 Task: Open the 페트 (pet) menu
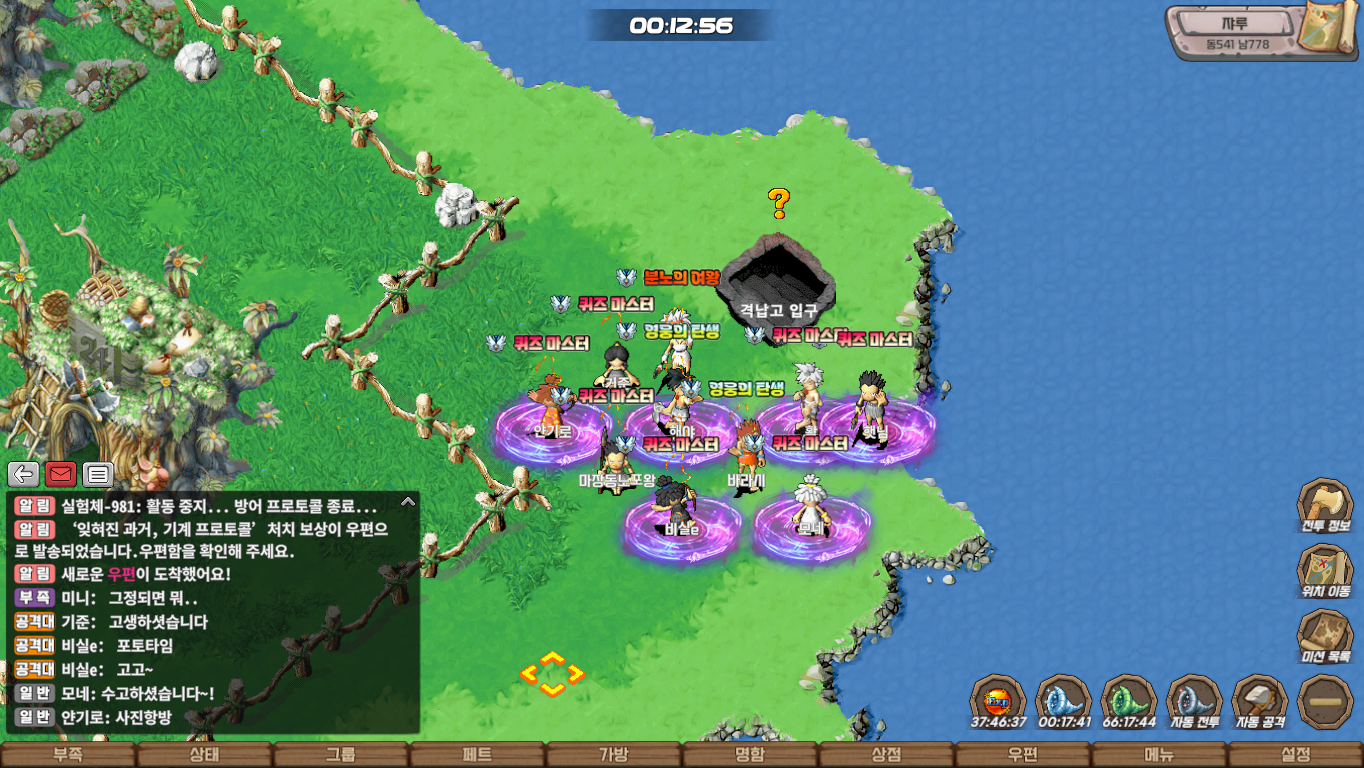pos(477,755)
